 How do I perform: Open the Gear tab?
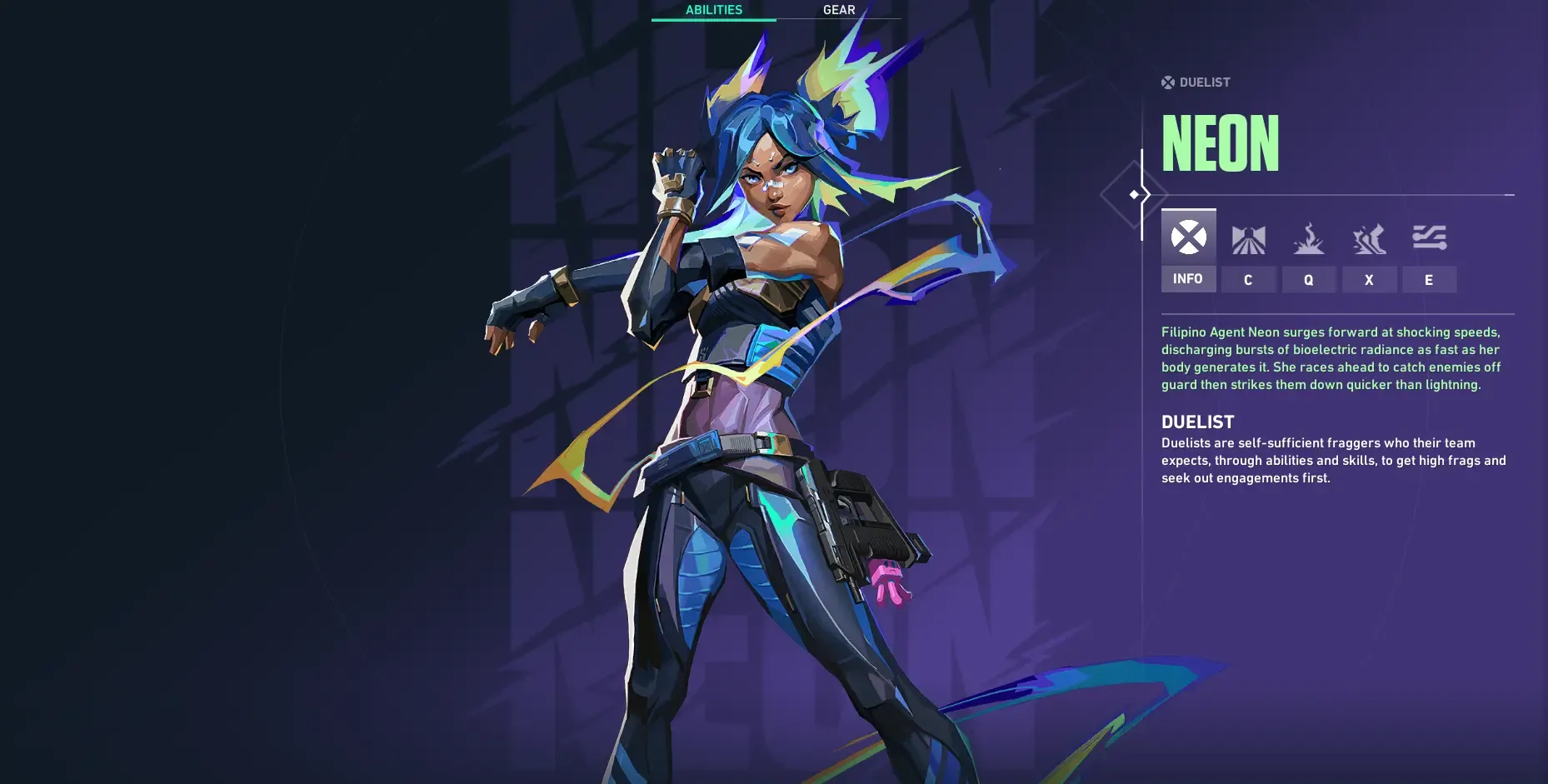(x=838, y=10)
